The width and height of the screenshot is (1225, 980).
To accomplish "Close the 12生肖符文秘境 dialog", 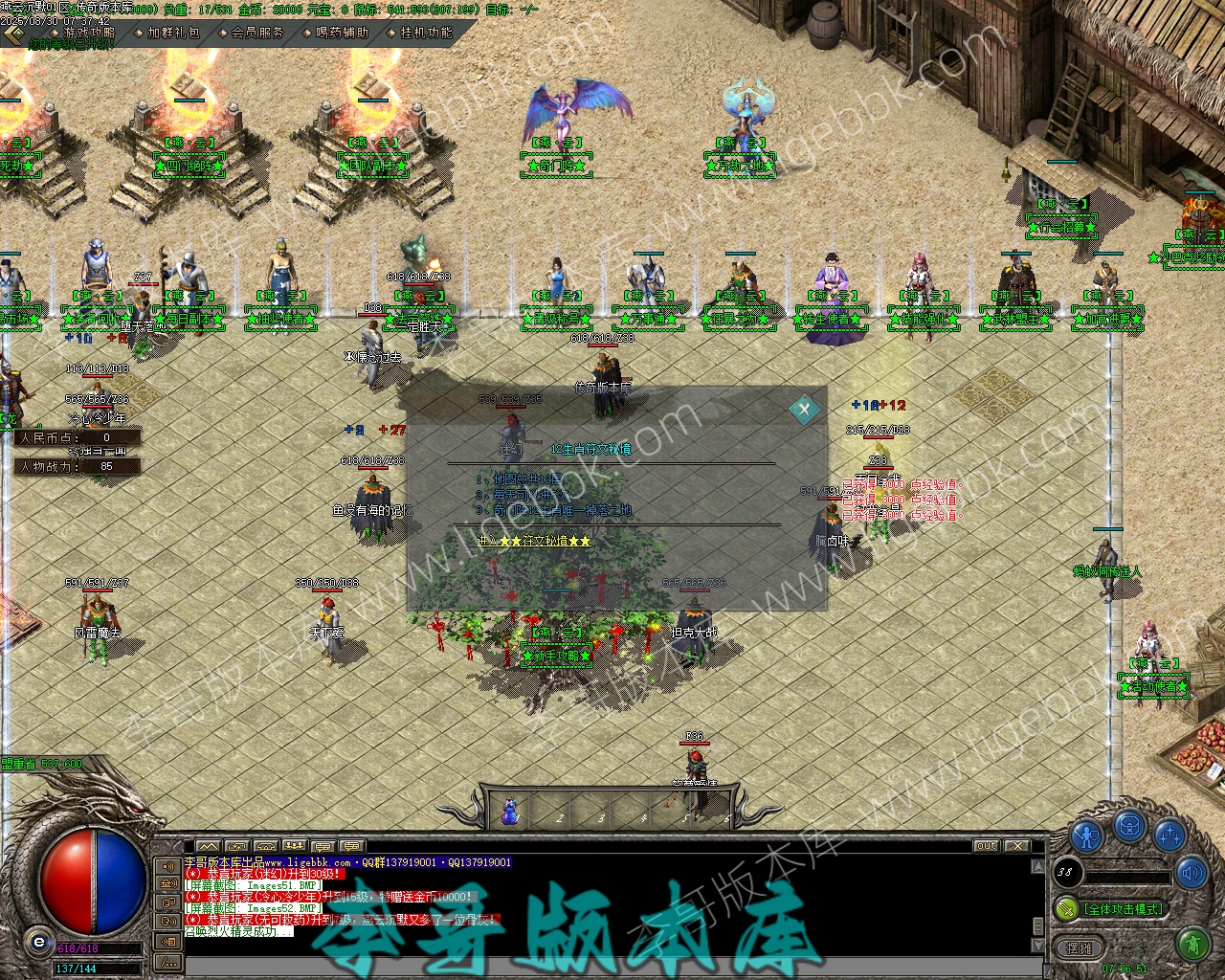I will tap(804, 410).
